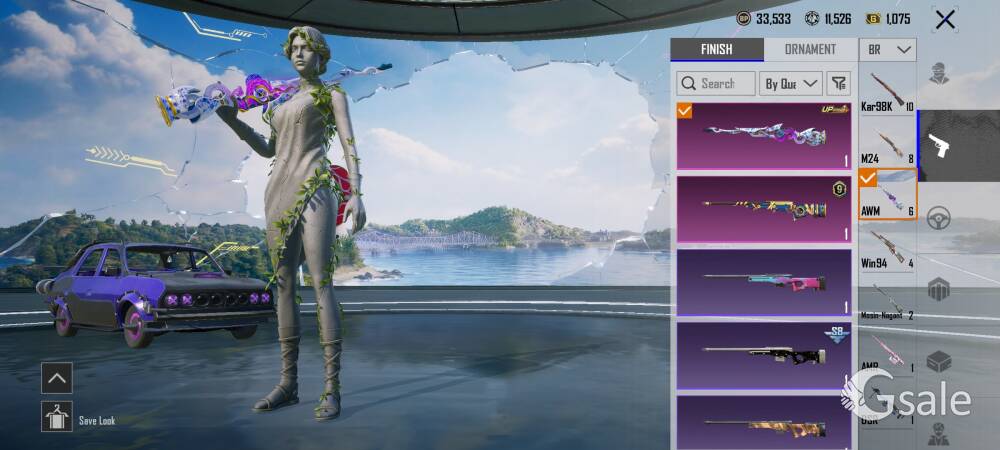Pick the Mosin-Nagant weapon entry
Screen dimensions: 1000x450
pos(887,300)
